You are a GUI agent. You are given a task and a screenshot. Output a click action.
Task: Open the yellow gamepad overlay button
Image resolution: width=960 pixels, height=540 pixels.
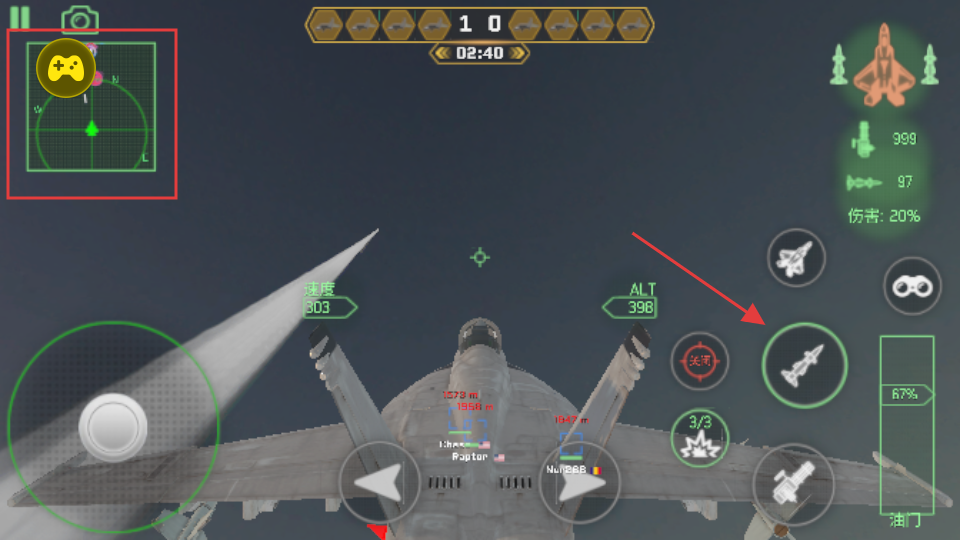[x=66, y=68]
